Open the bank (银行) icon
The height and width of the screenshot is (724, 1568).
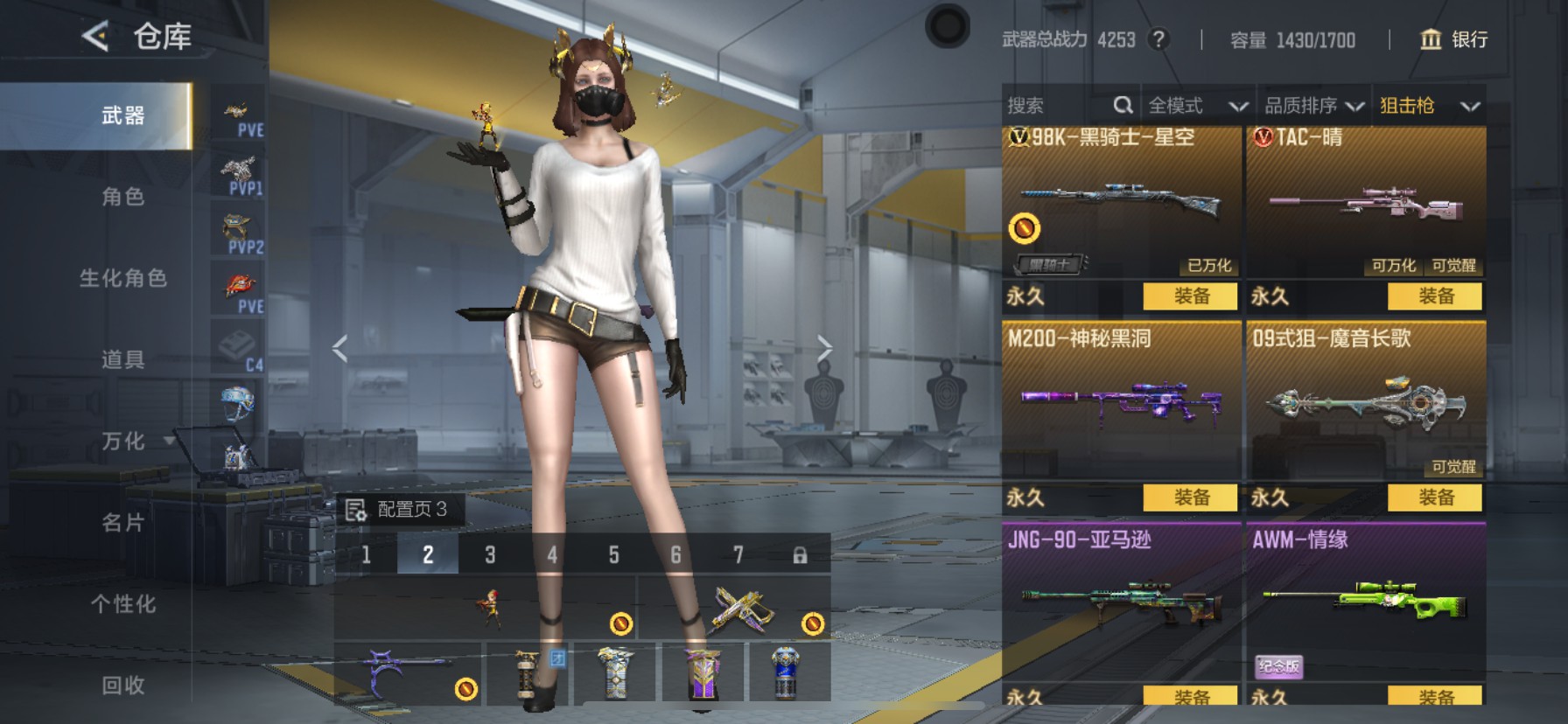coord(1431,39)
